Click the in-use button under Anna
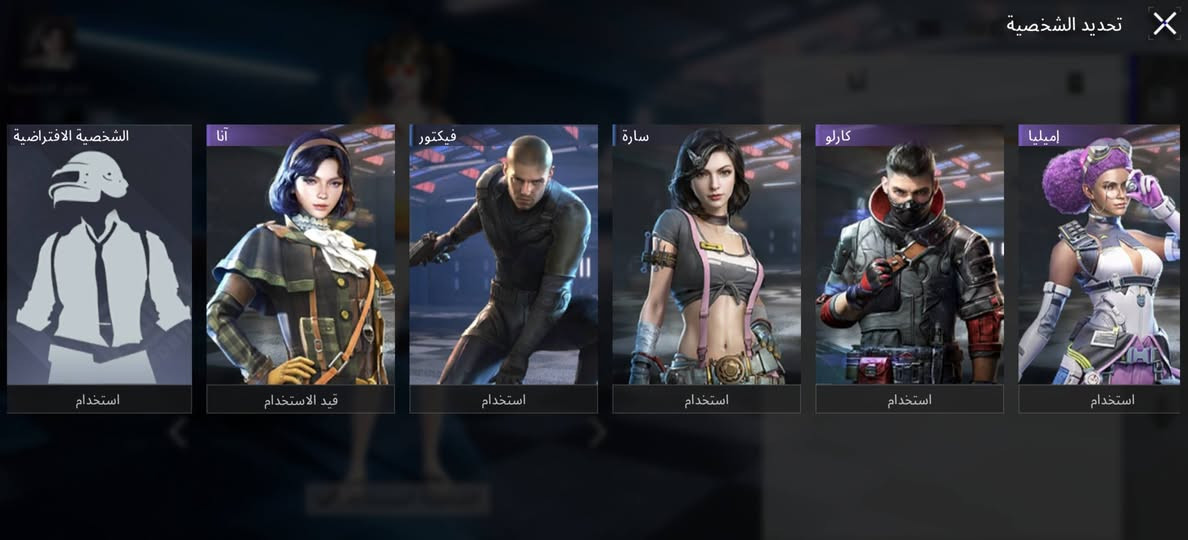This screenshot has height=540, width=1188. point(300,400)
